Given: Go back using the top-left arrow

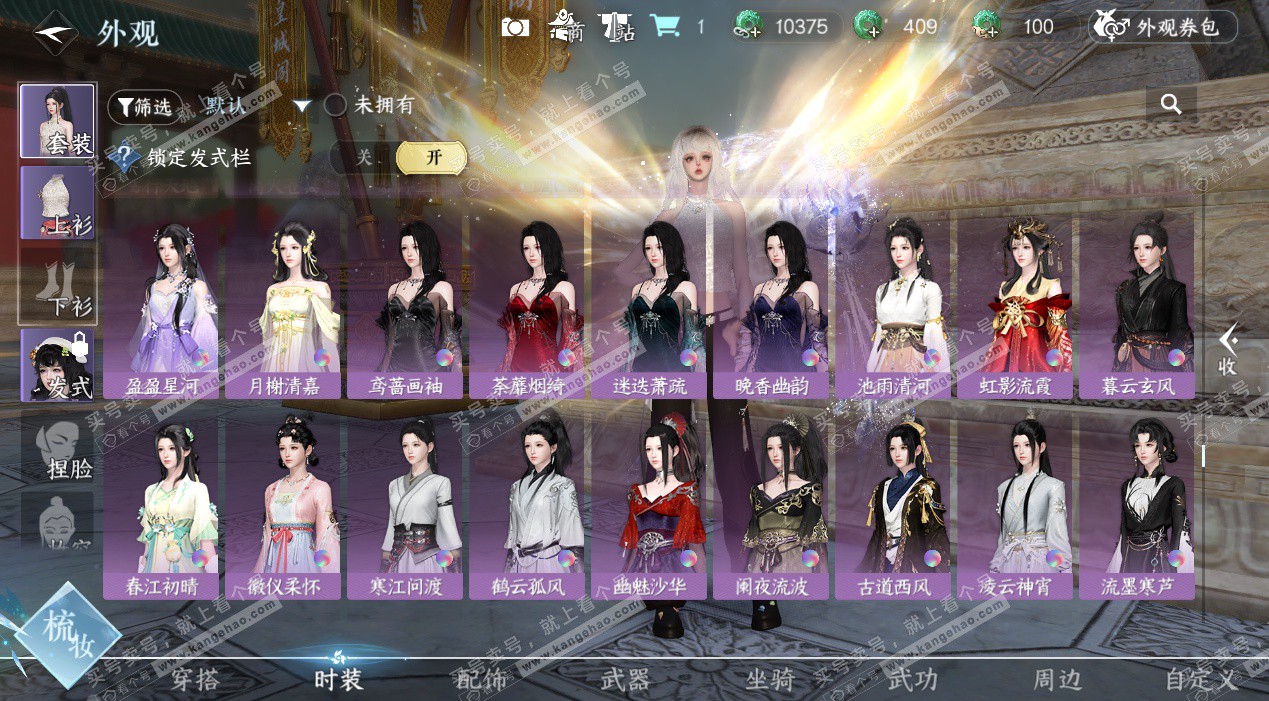Looking at the screenshot, I should point(54,34).
